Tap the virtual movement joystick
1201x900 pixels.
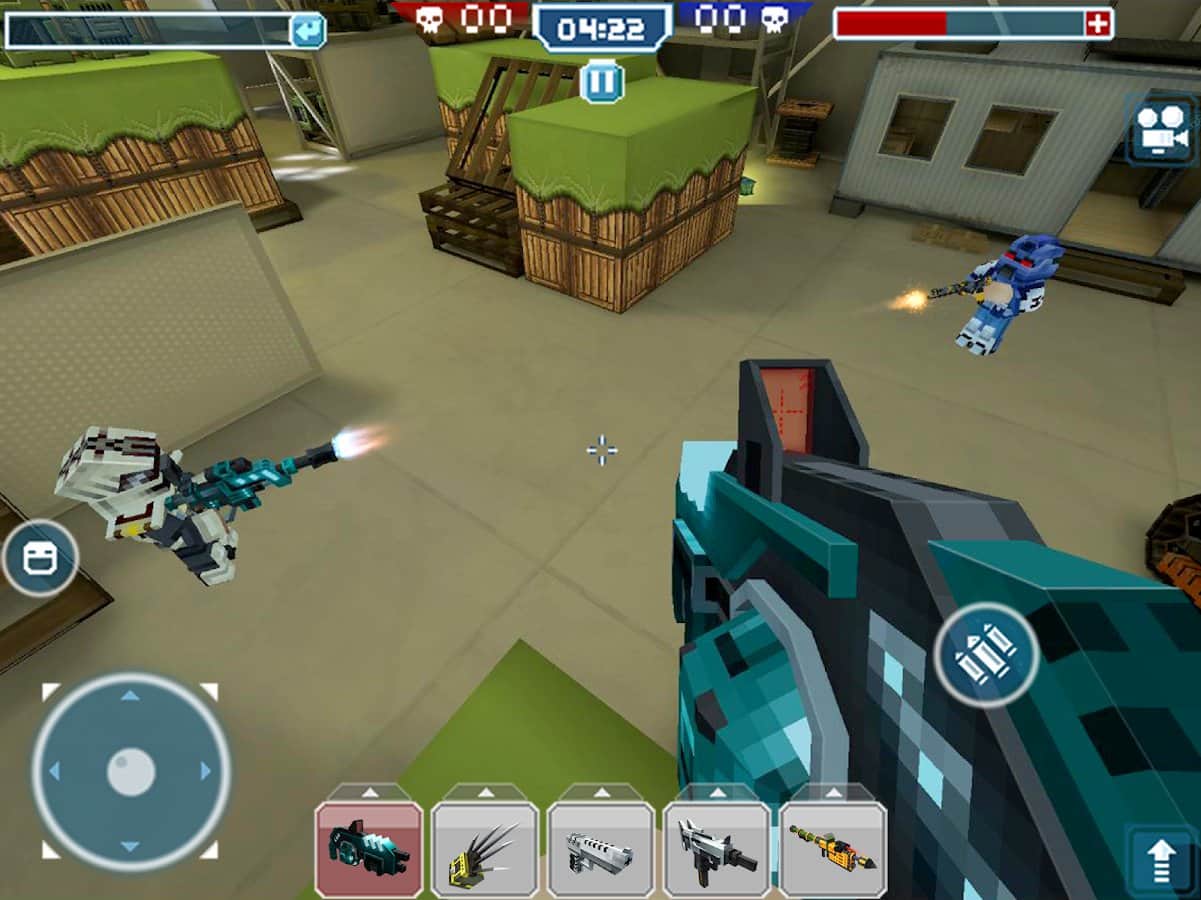[131, 771]
